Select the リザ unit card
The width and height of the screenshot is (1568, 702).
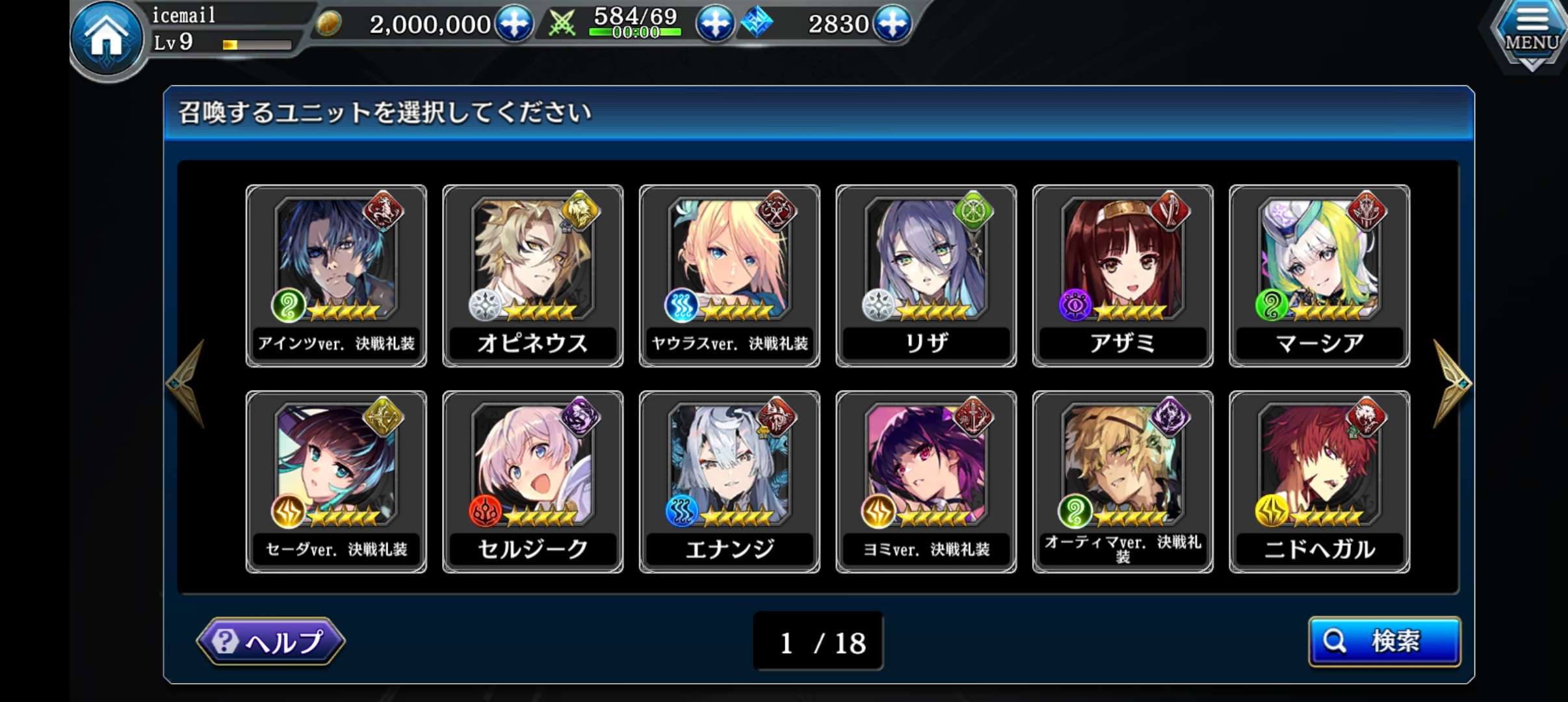[926, 276]
